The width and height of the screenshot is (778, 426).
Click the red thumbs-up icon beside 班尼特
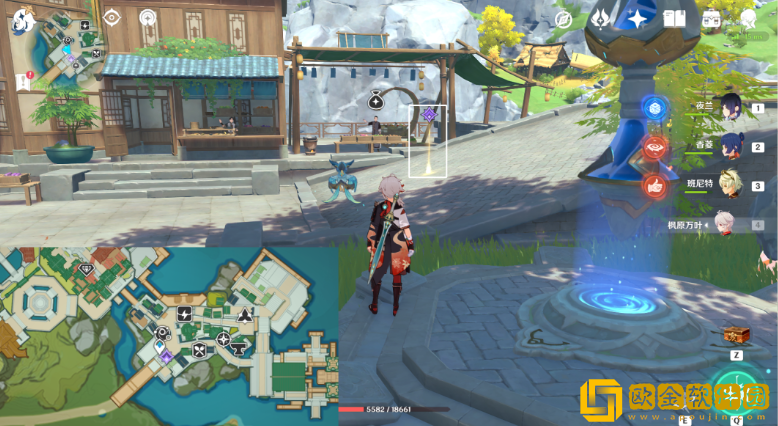(x=655, y=185)
